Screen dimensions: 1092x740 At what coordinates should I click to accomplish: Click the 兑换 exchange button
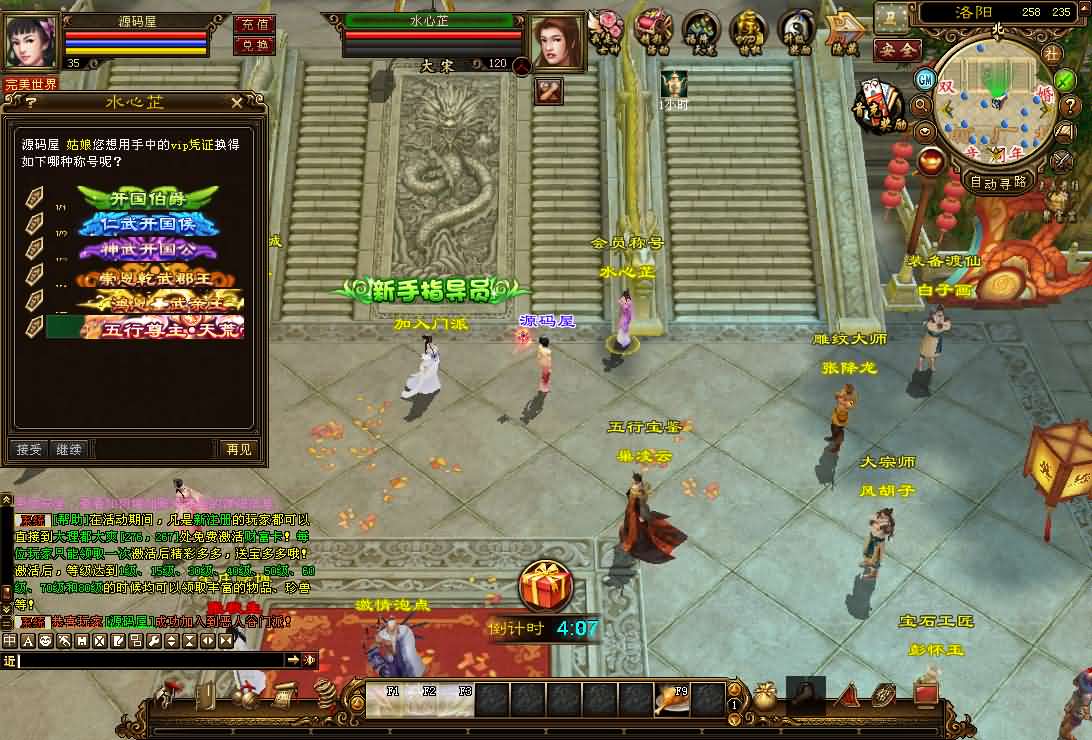pyautogui.click(x=255, y=45)
